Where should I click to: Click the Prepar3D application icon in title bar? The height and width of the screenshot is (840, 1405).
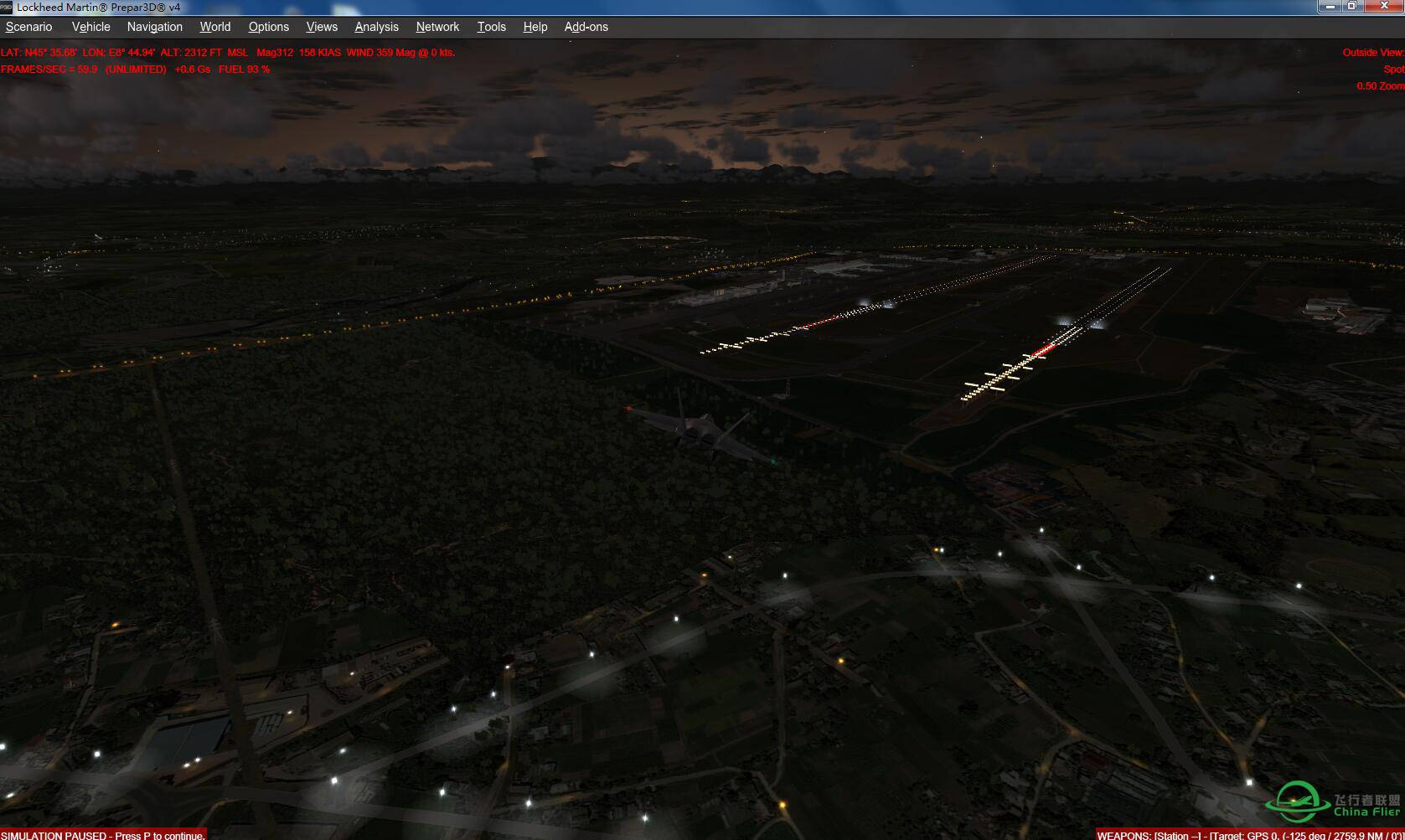[x=8, y=6]
